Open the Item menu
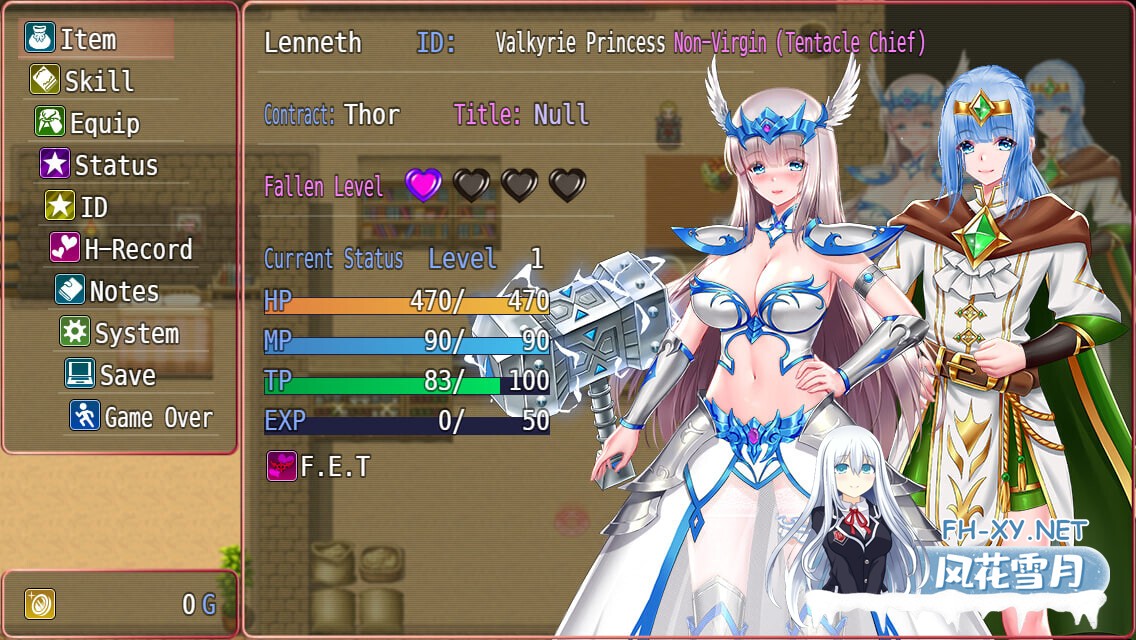The height and width of the screenshot is (640, 1136). click(88, 39)
